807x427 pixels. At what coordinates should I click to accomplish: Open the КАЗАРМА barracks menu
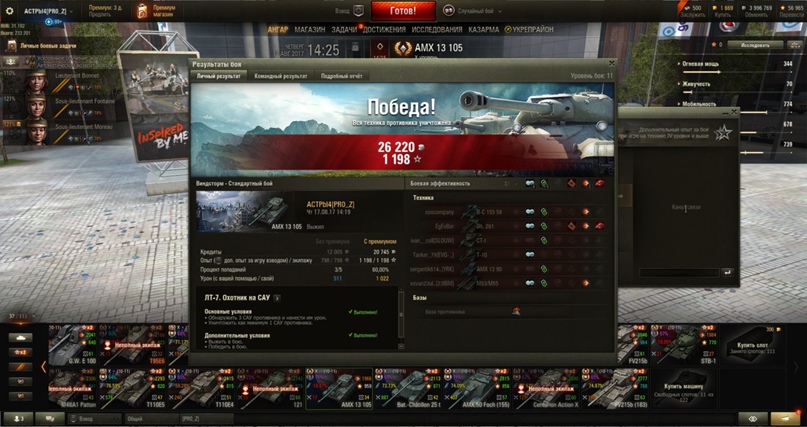tap(486, 30)
